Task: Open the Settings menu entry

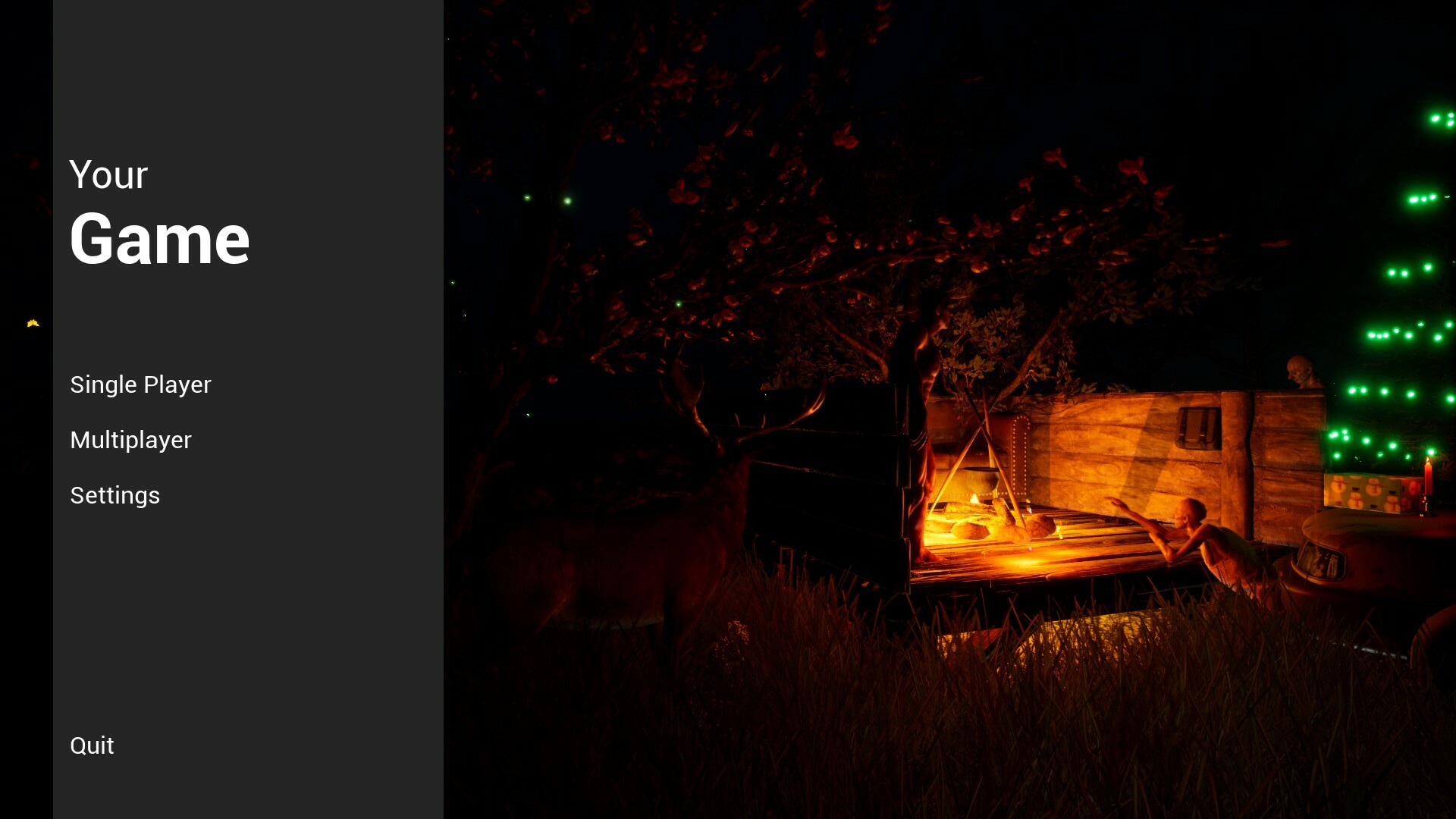Action: [115, 495]
